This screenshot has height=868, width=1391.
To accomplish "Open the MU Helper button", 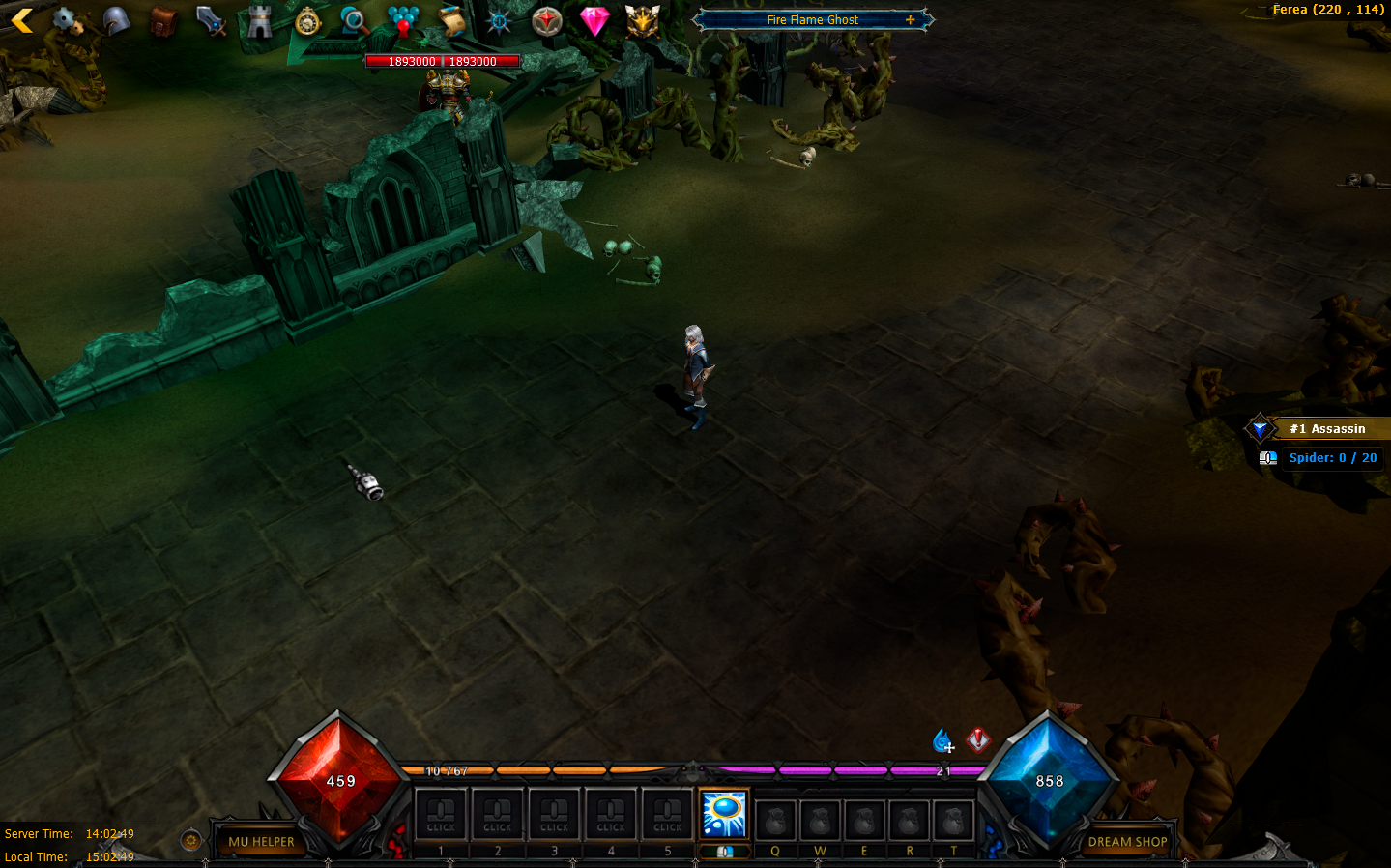I will tap(261, 842).
